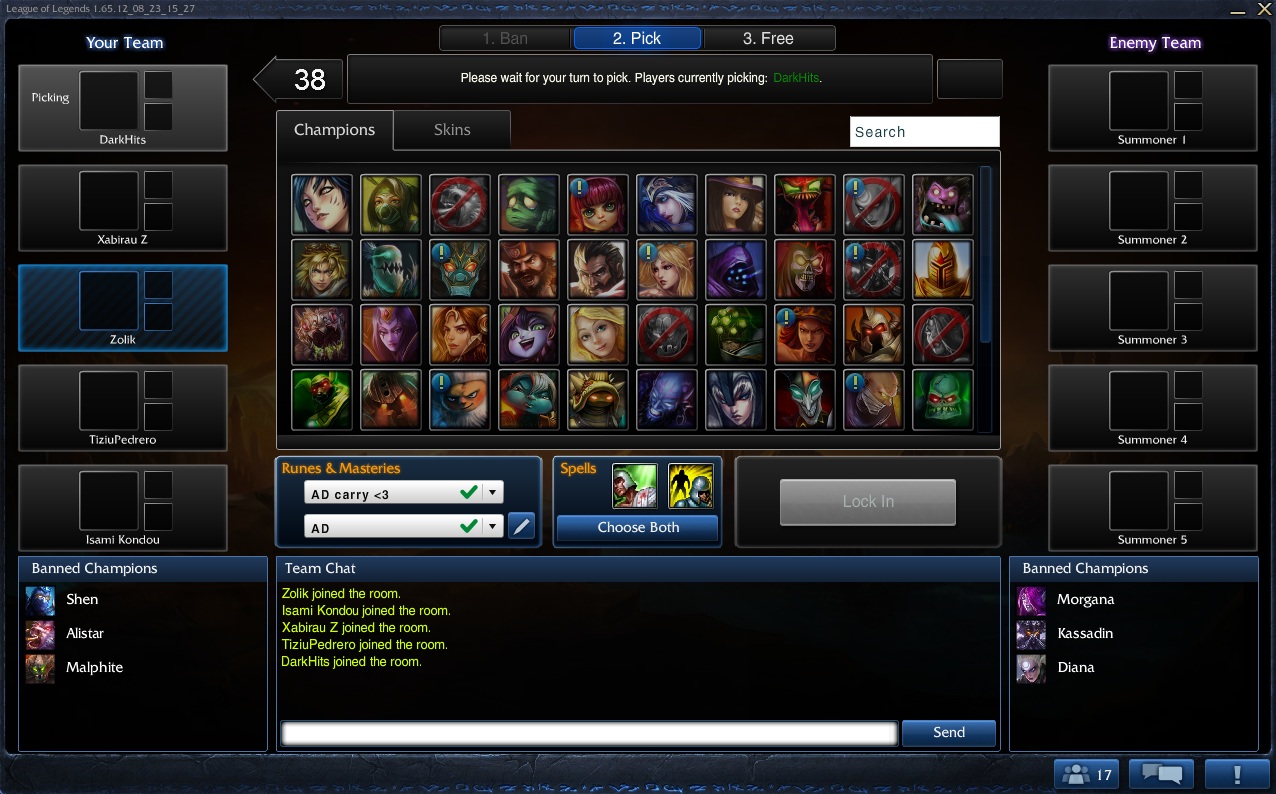Switch to the Skins tab
The width and height of the screenshot is (1276, 794).
click(452, 130)
